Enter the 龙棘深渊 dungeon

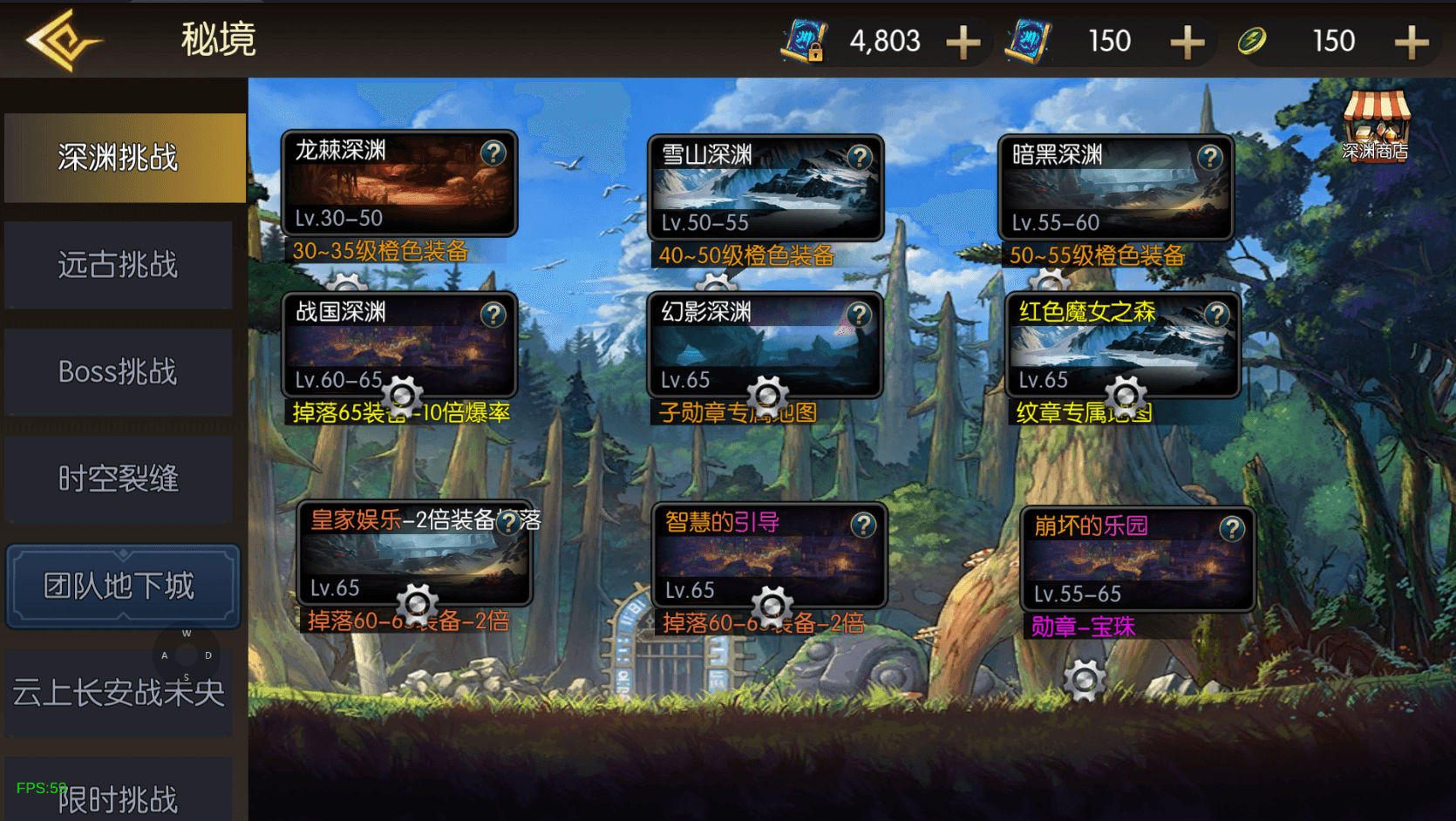(x=399, y=185)
